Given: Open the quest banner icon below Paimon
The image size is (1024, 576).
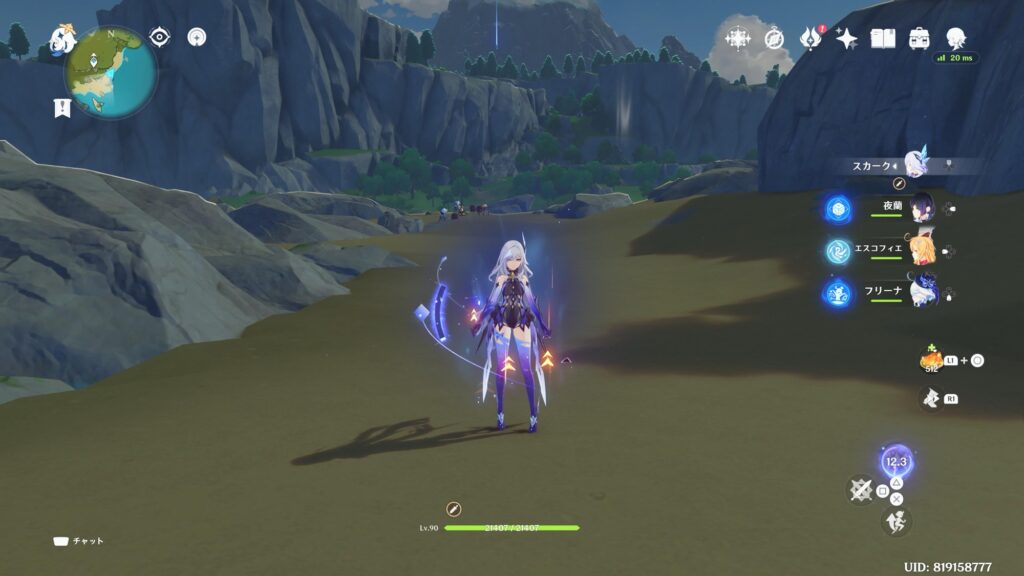Looking at the screenshot, I should point(62,108).
